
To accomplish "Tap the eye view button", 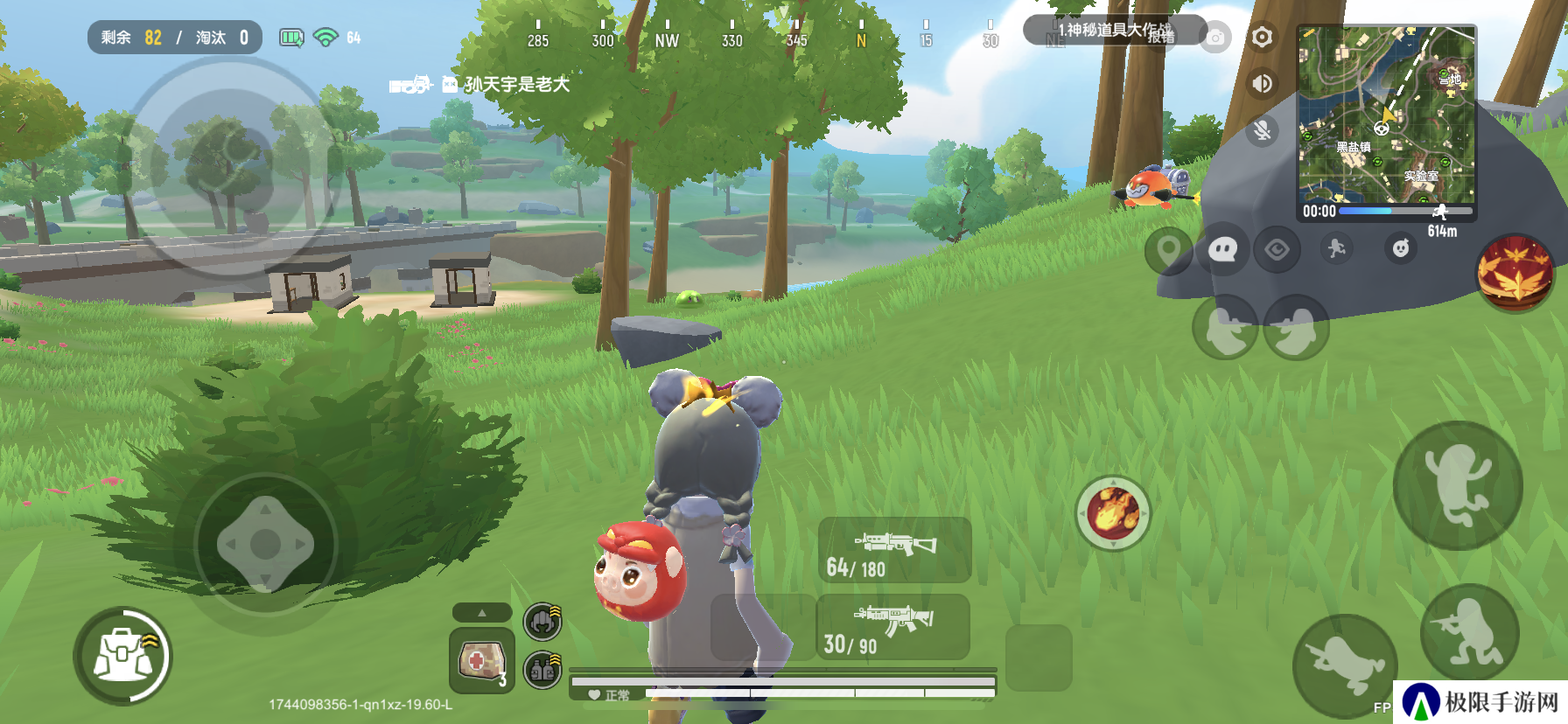I will click(x=1277, y=251).
